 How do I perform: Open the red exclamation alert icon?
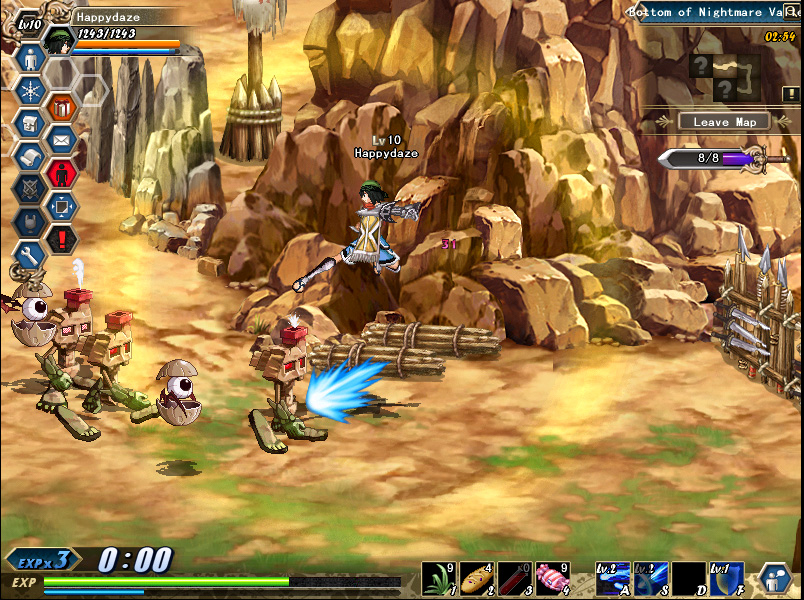[x=62, y=238]
